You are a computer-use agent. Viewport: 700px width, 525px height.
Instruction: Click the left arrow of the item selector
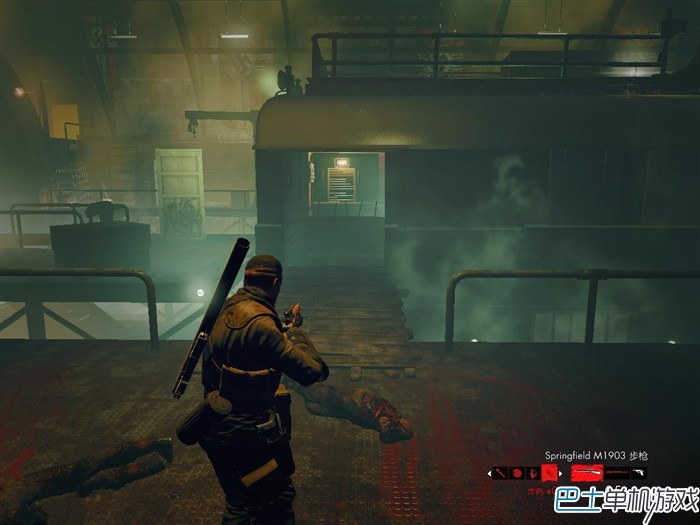[x=489, y=473]
